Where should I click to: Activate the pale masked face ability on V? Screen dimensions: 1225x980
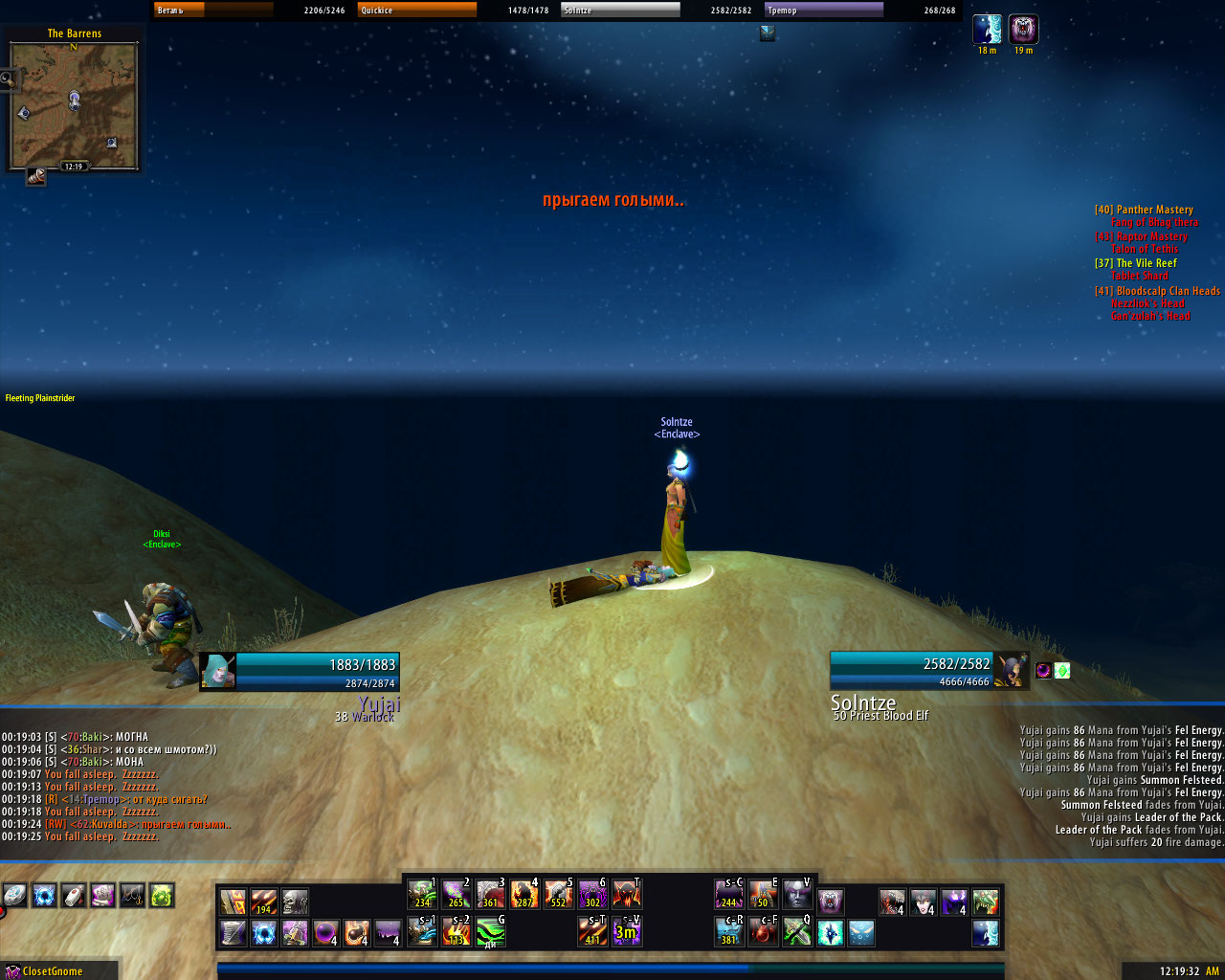tap(797, 895)
